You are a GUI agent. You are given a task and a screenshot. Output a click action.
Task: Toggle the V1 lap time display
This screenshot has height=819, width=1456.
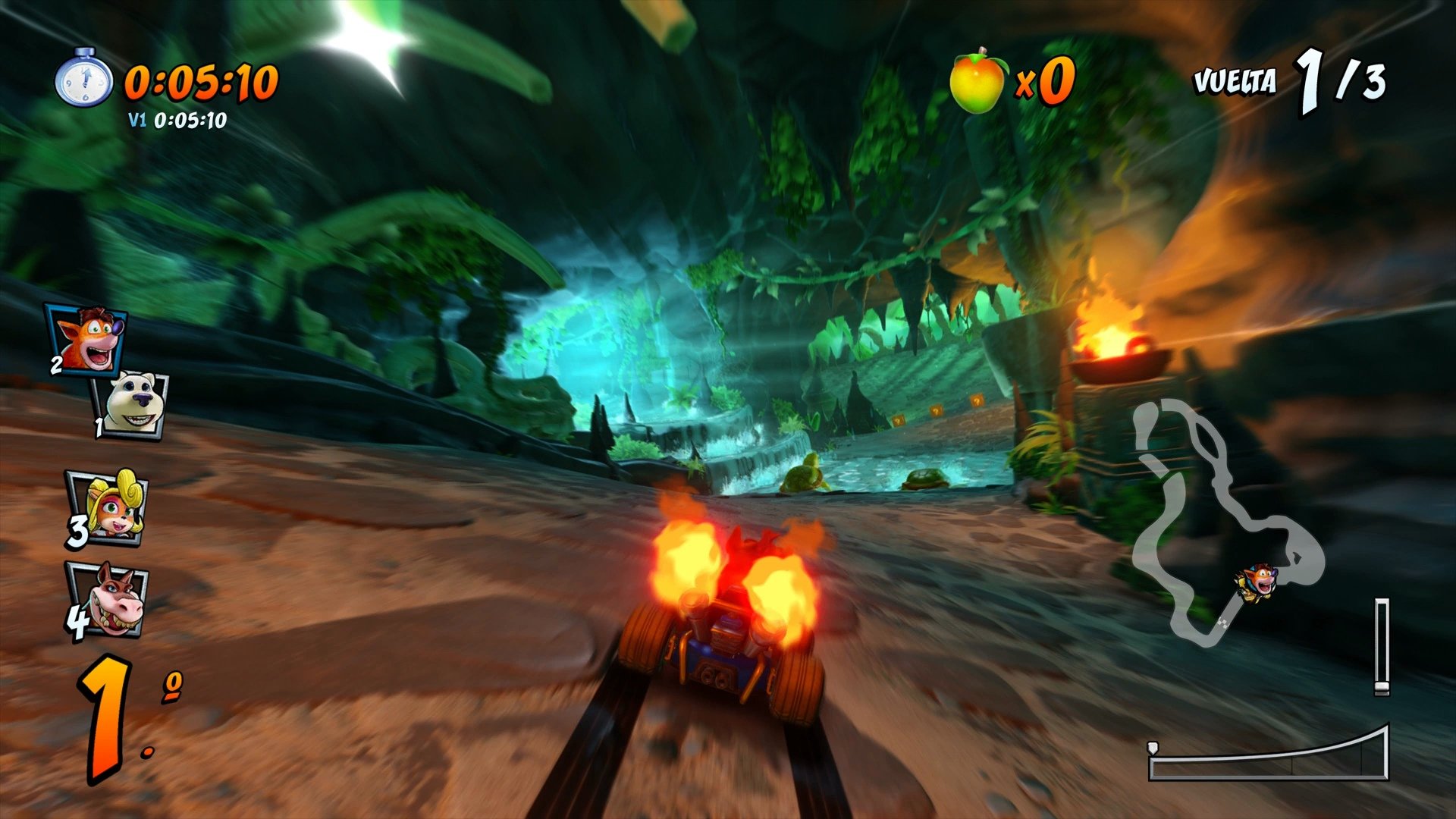pos(177,118)
